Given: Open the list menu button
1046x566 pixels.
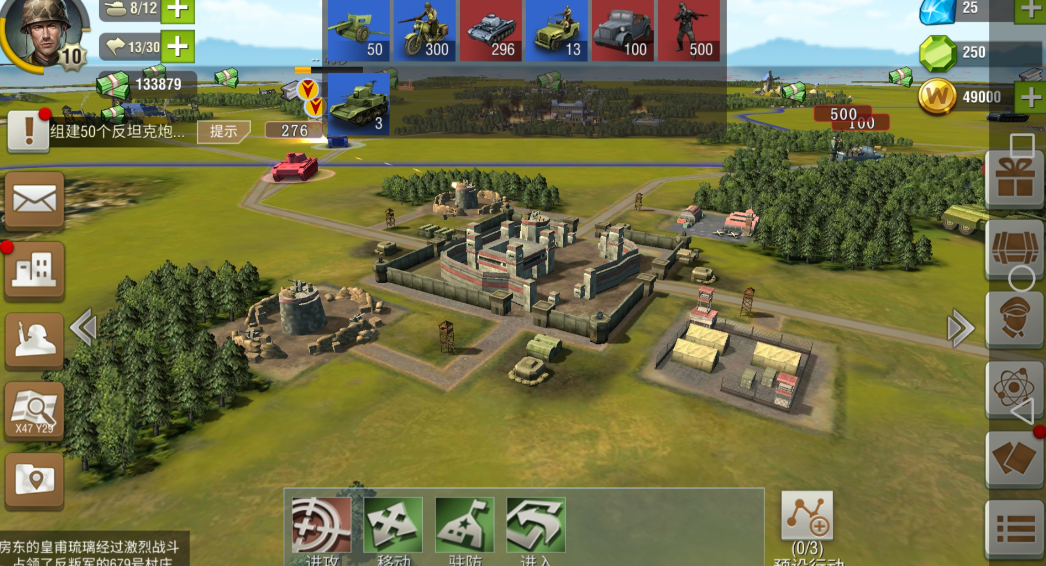Looking at the screenshot, I should coord(1014,529).
